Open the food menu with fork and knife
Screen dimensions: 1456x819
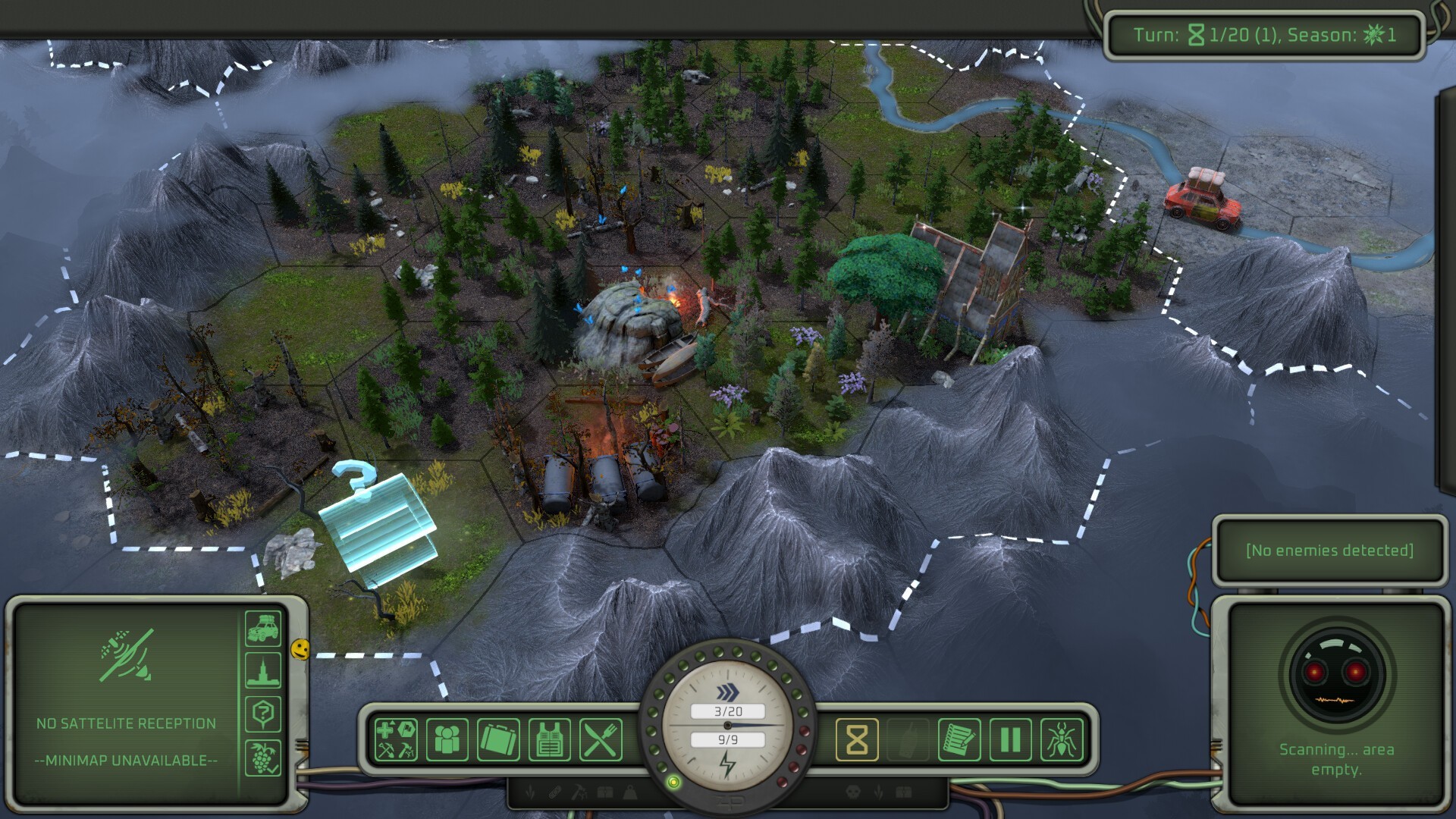[601, 739]
